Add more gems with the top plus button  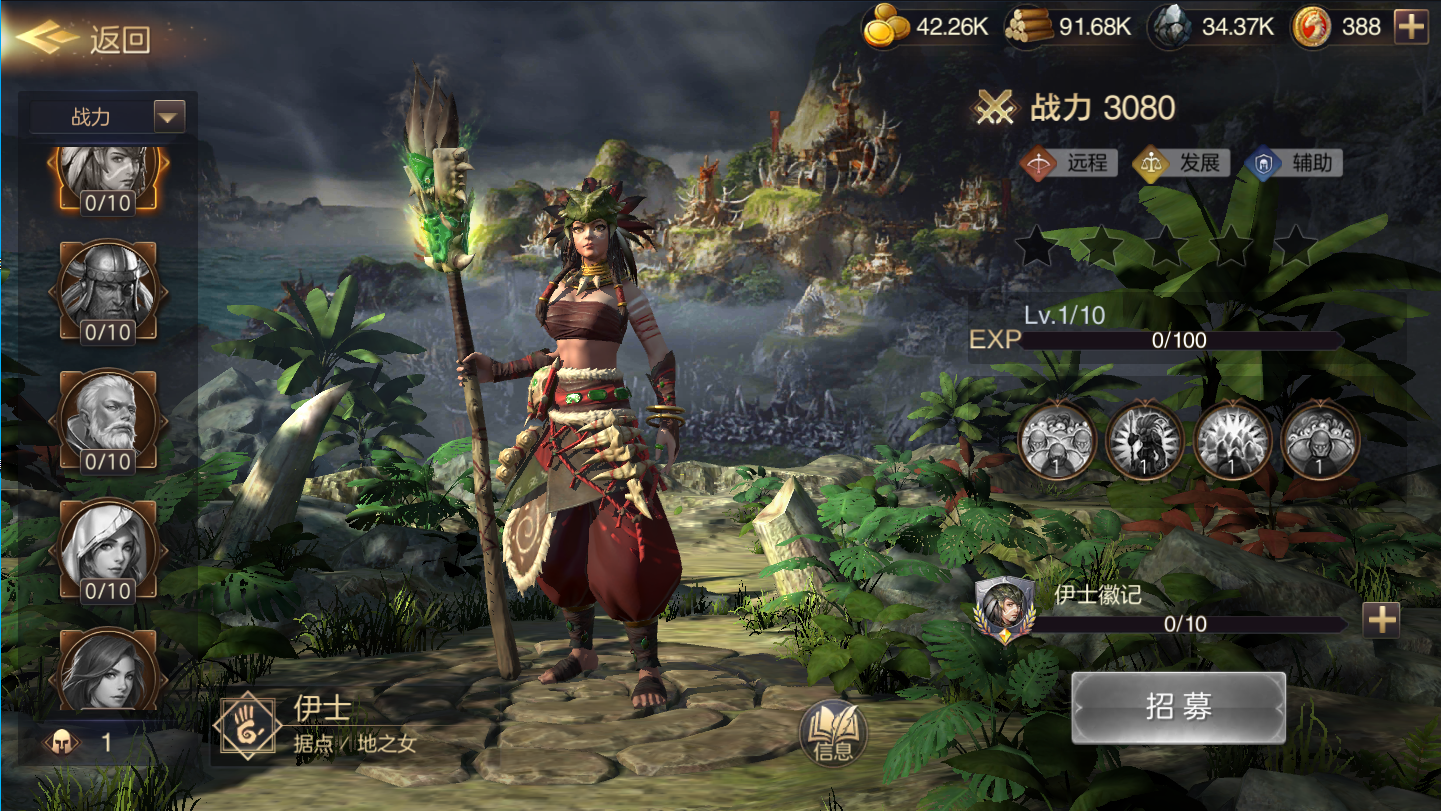(1411, 27)
